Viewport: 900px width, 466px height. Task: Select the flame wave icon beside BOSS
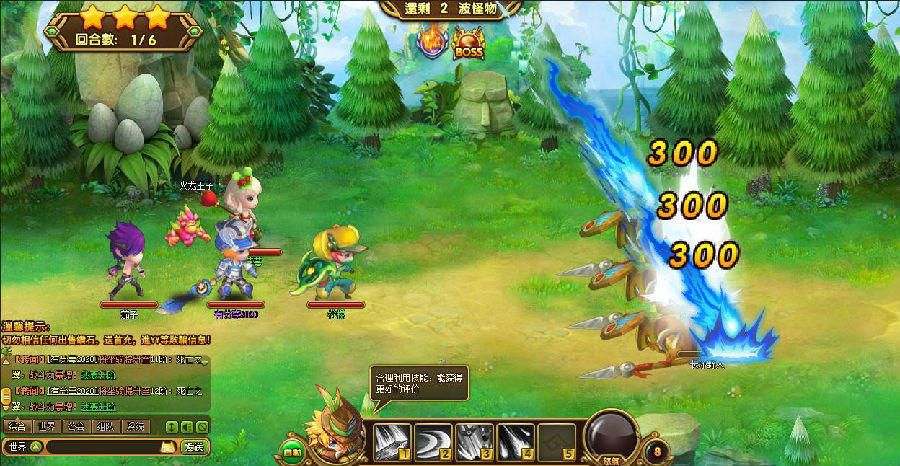point(431,44)
